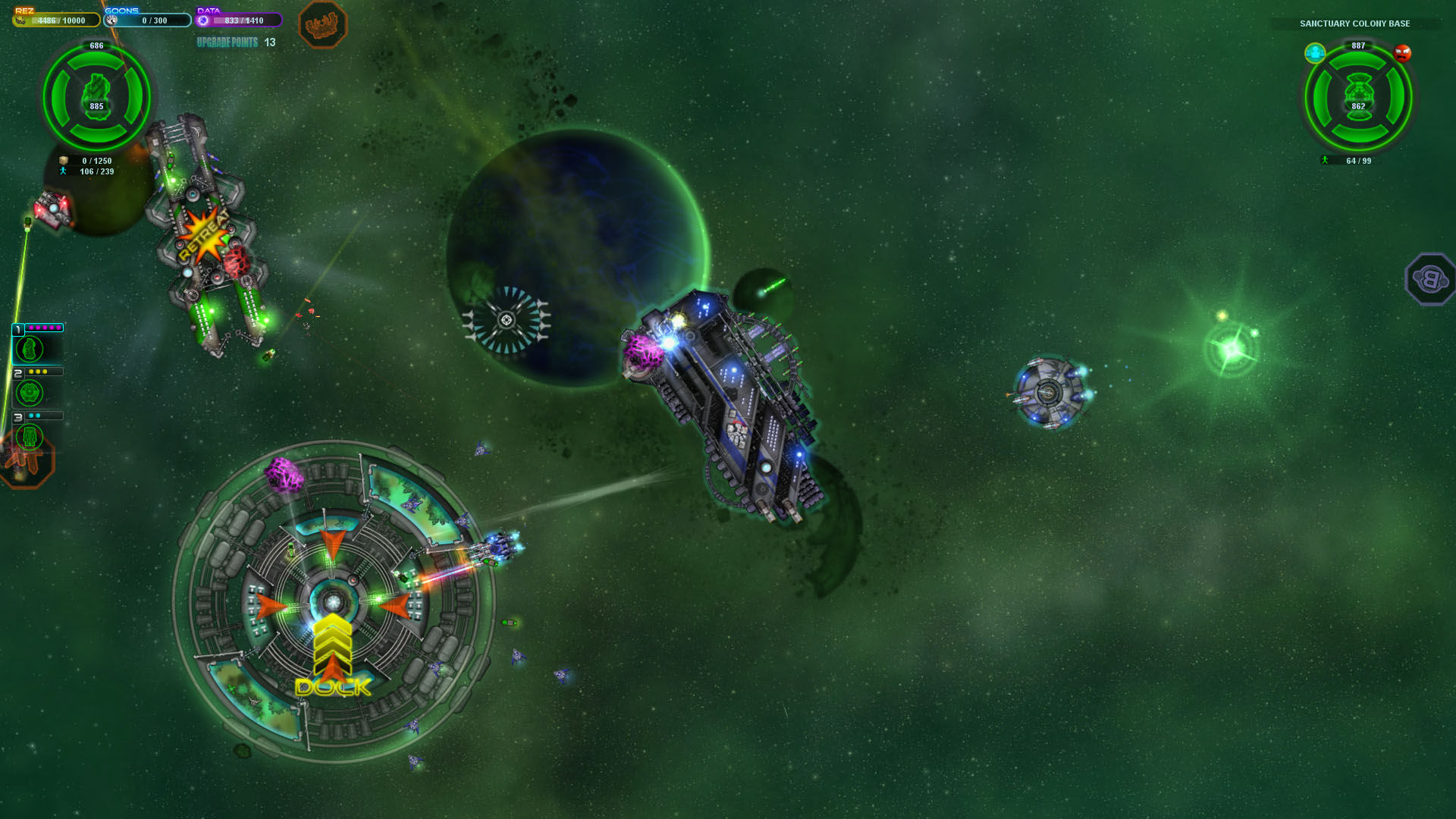Click the purple octagon B badge icon
Screen dimensions: 1456x819
[x=1430, y=280]
